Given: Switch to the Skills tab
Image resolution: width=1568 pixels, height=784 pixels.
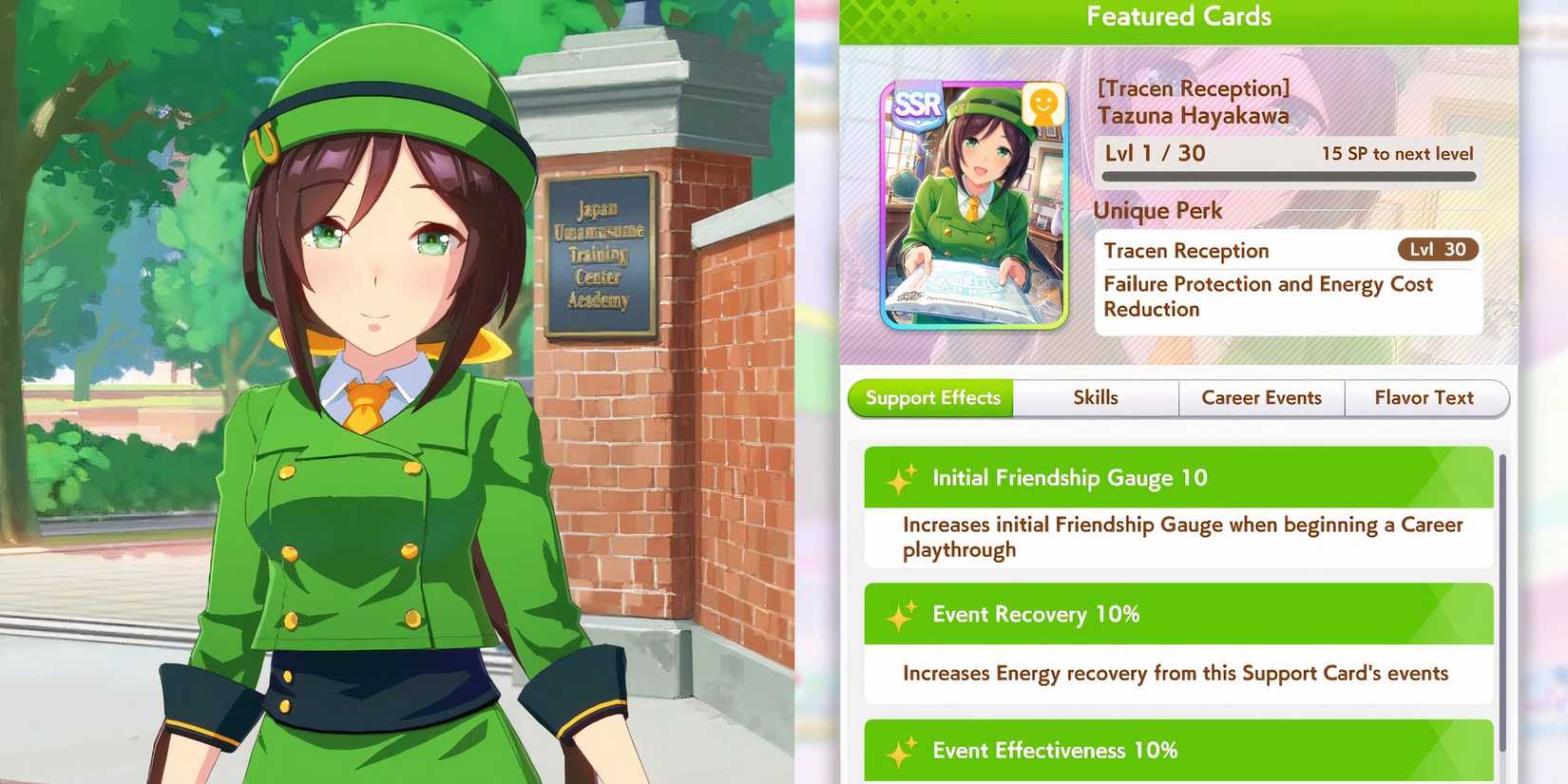Looking at the screenshot, I should click(1097, 397).
